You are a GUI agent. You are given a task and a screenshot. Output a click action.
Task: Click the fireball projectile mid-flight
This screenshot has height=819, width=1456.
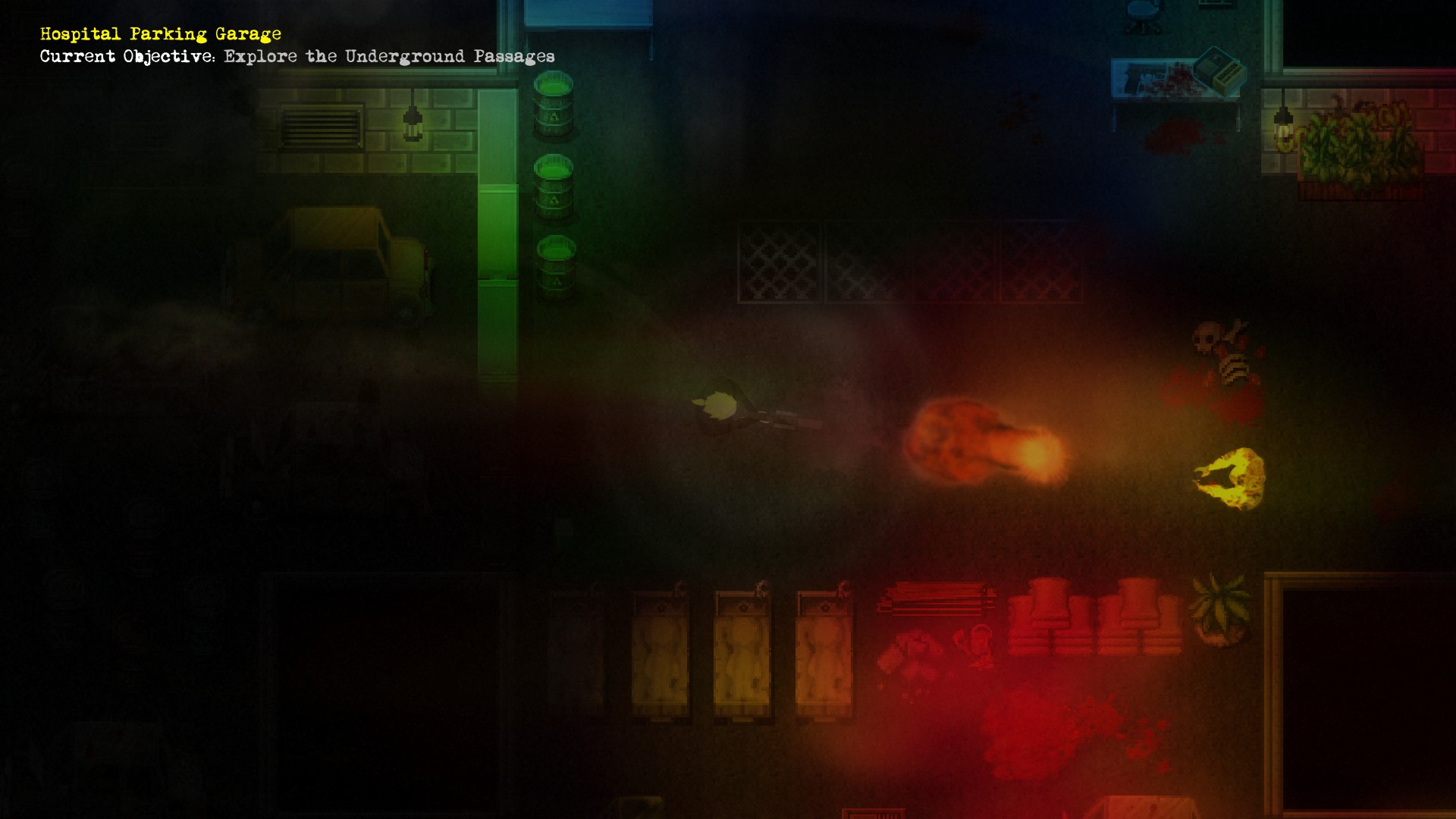[986, 440]
